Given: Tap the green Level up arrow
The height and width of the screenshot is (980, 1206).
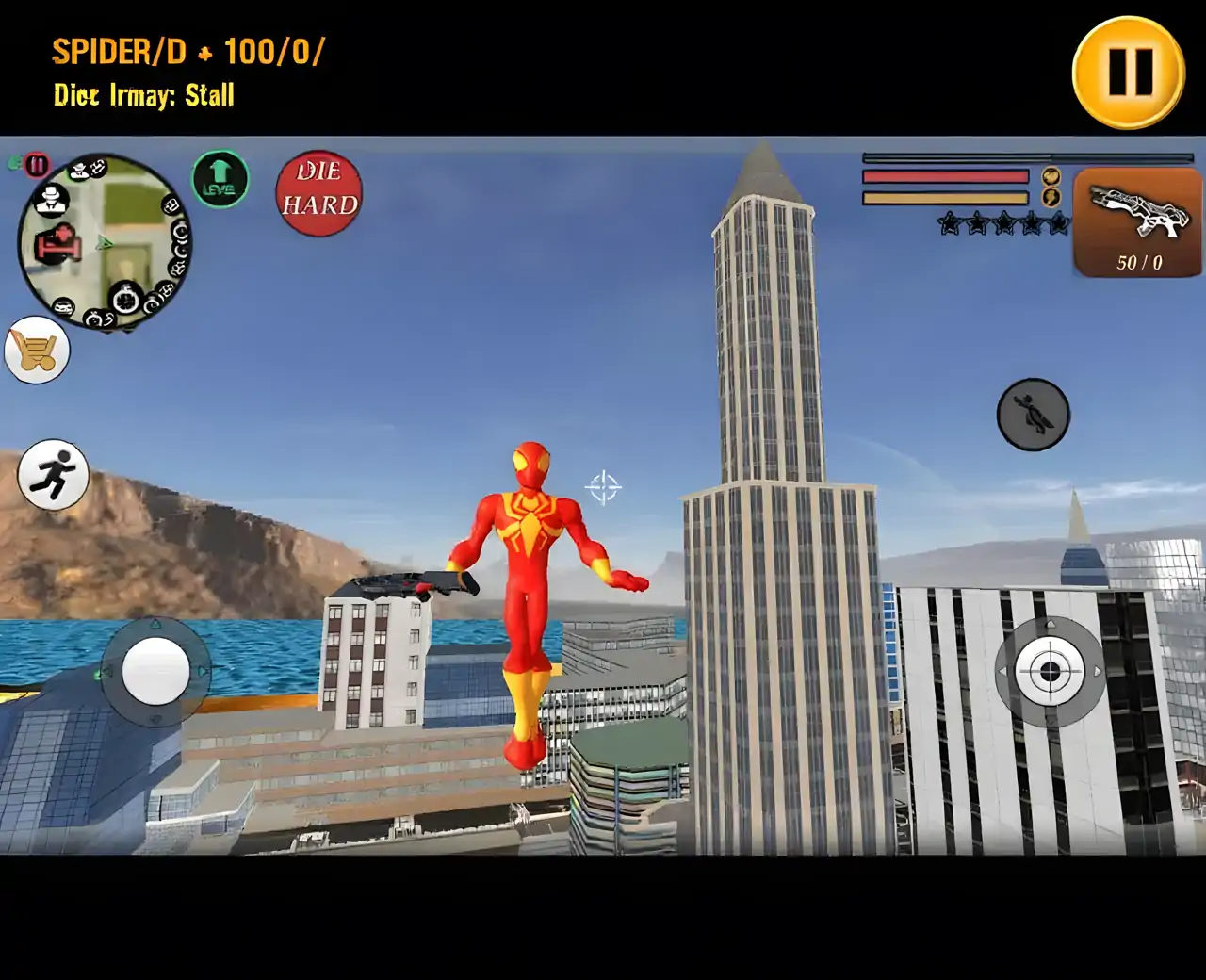Looking at the screenshot, I should pos(220,178).
